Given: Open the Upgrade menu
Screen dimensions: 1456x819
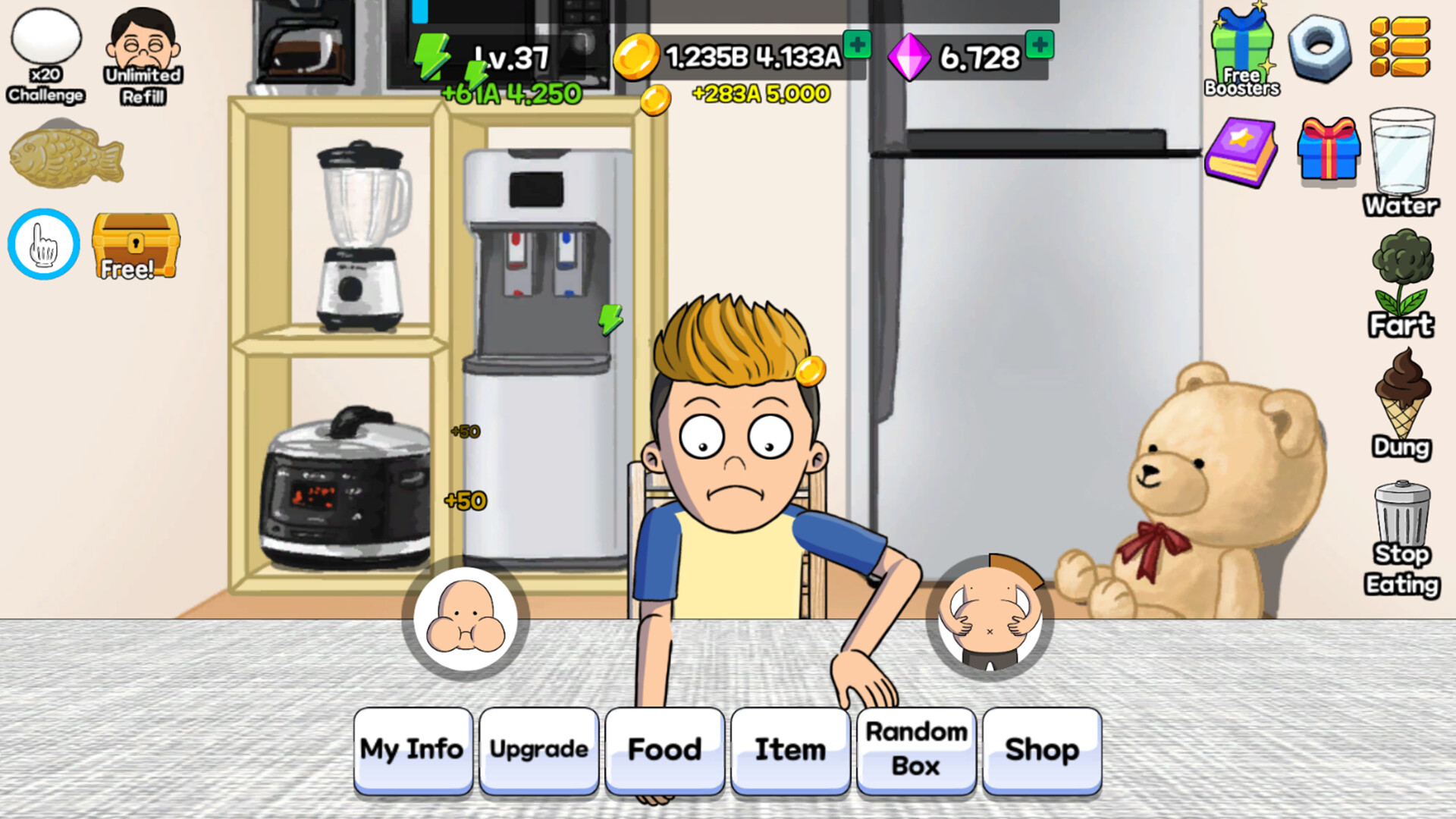Looking at the screenshot, I should pyautogui.click(x=538, y=749).
